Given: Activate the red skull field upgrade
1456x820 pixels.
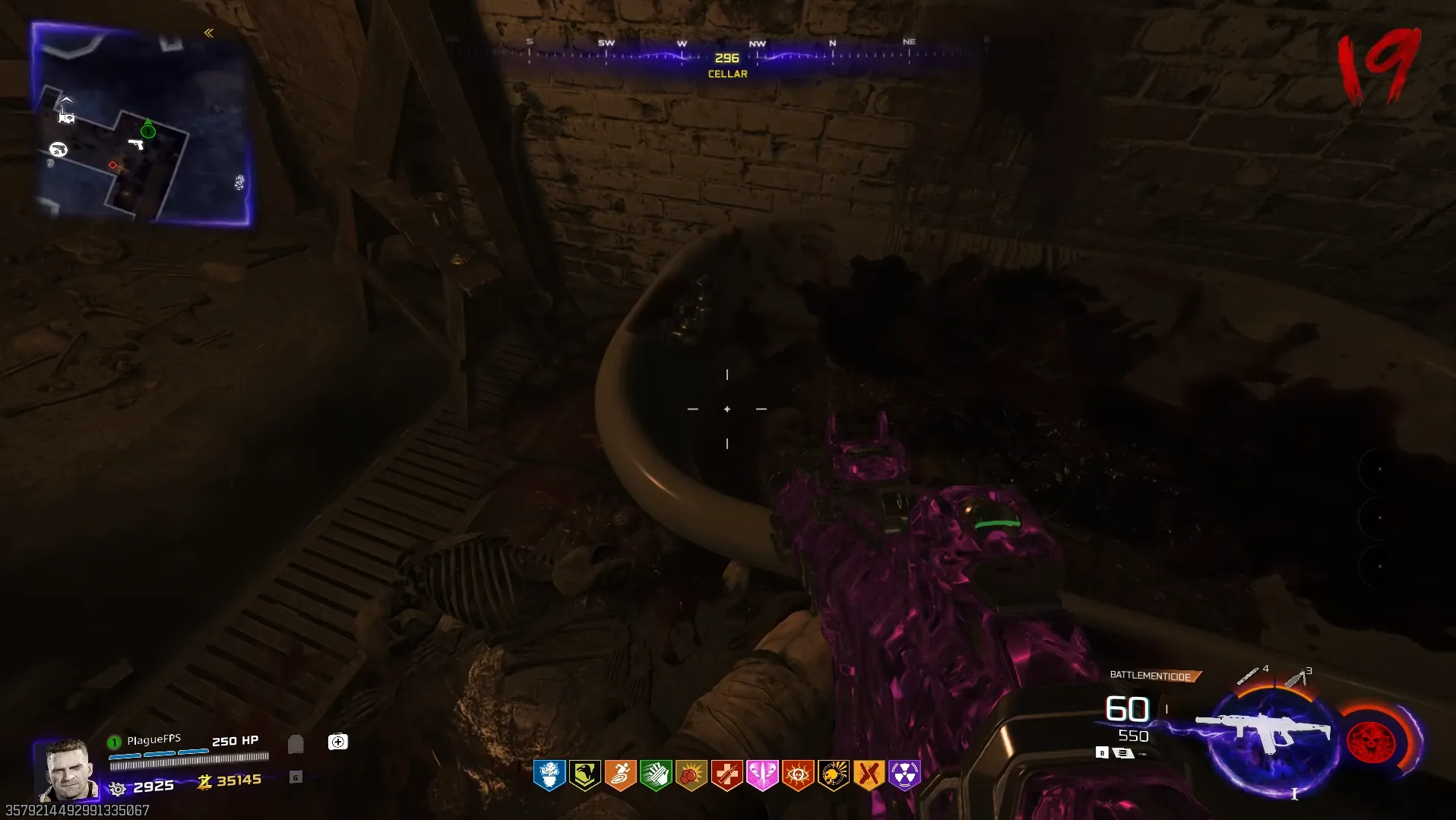Looking at the screenshot, I should pyautogui.click(x=1371, y=742).
